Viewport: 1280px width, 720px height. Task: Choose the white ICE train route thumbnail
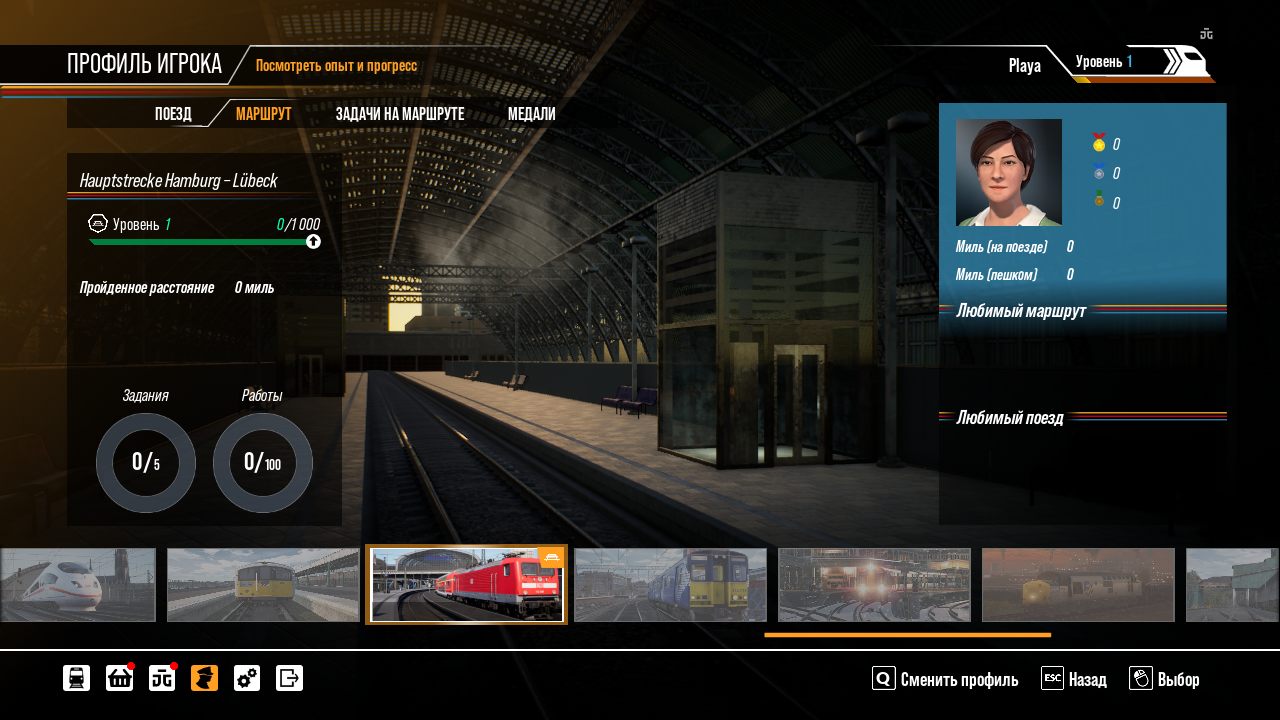click(x=78, y=585)
